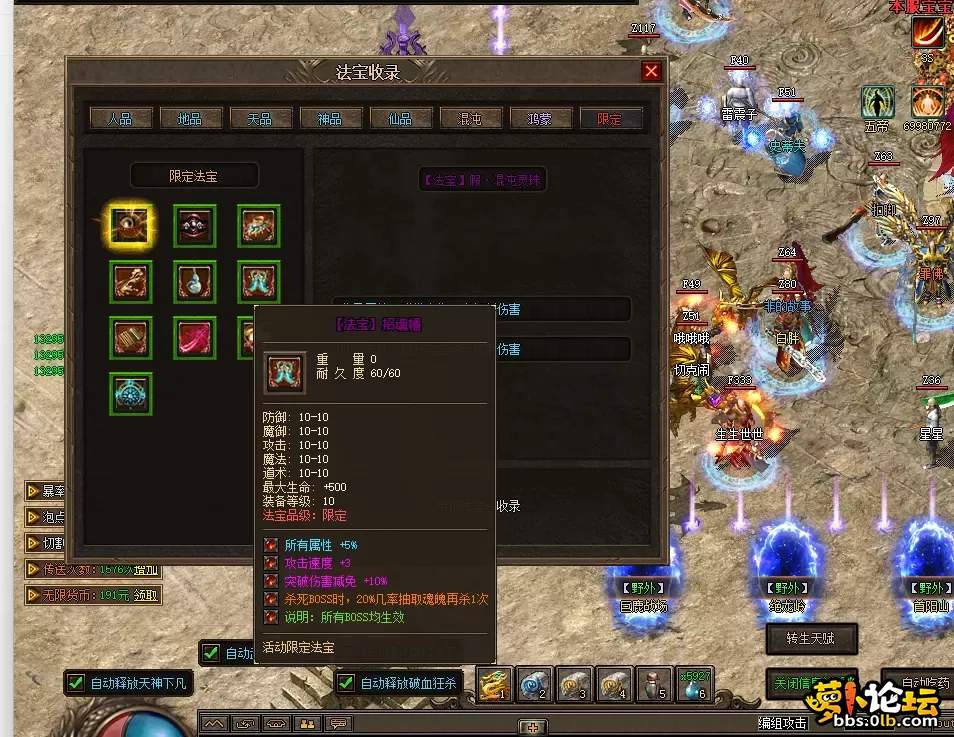
Task: Show the 神品 treasures tab
Action: click(x=330, y=118)
